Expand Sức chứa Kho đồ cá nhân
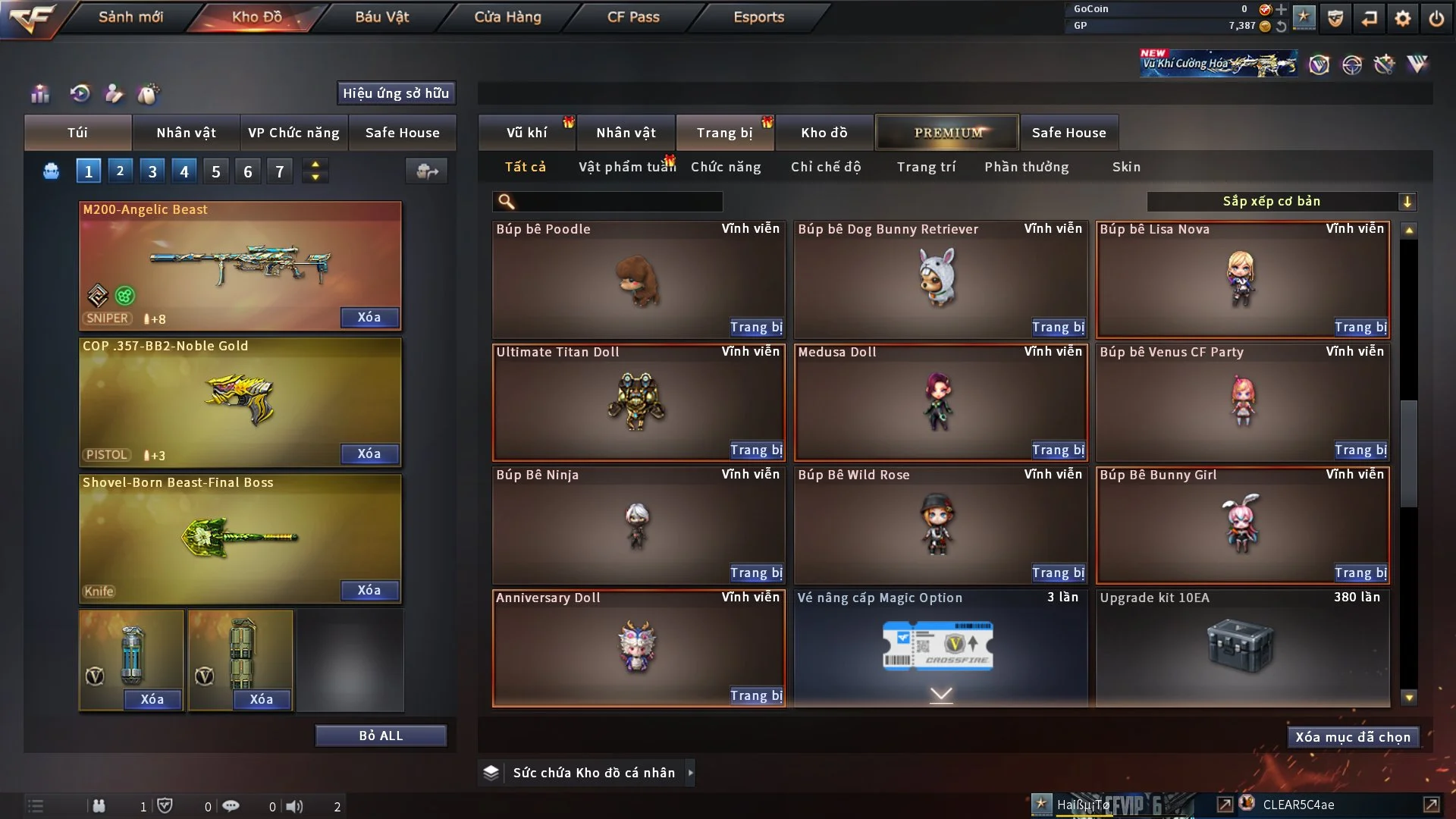 (x=690, y=773)
